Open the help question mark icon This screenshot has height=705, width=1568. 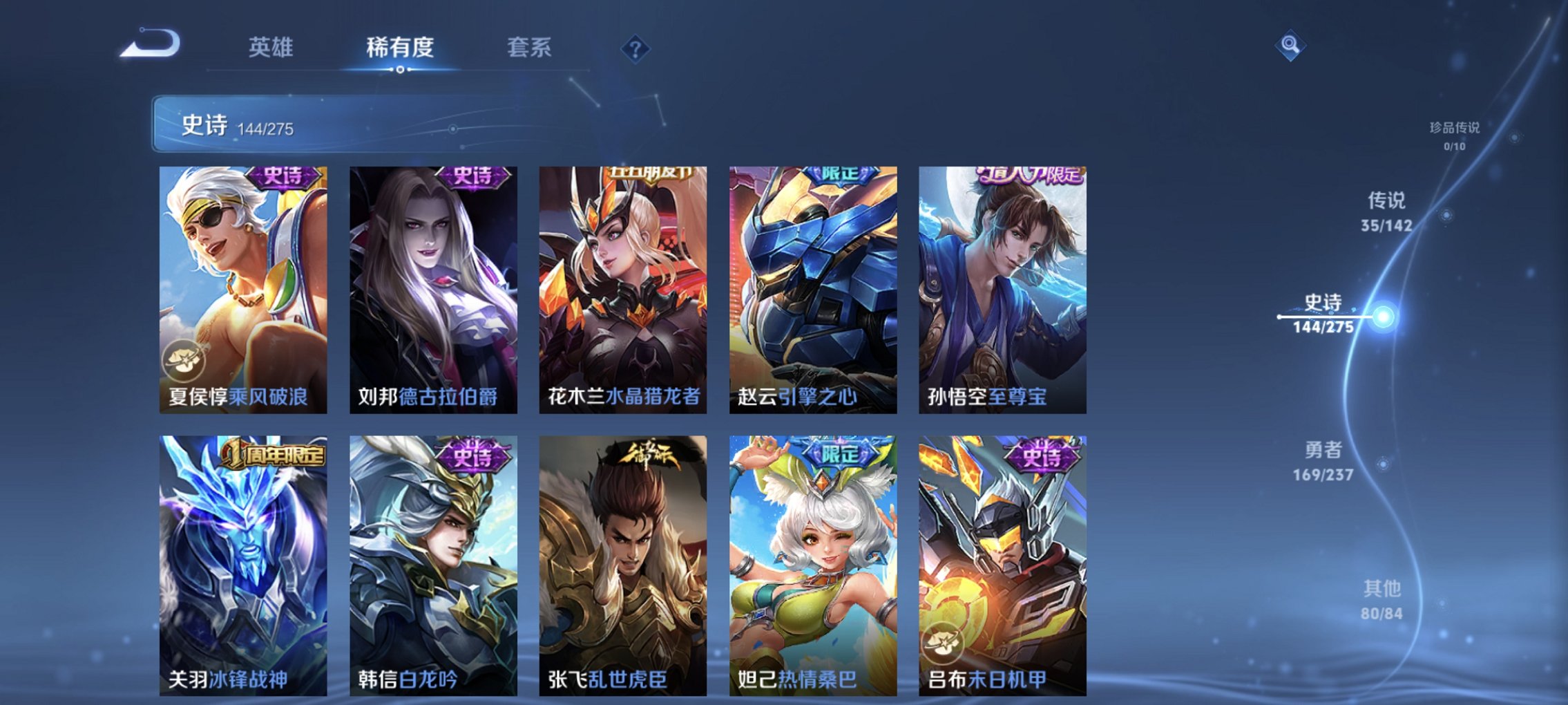[636, 48]
